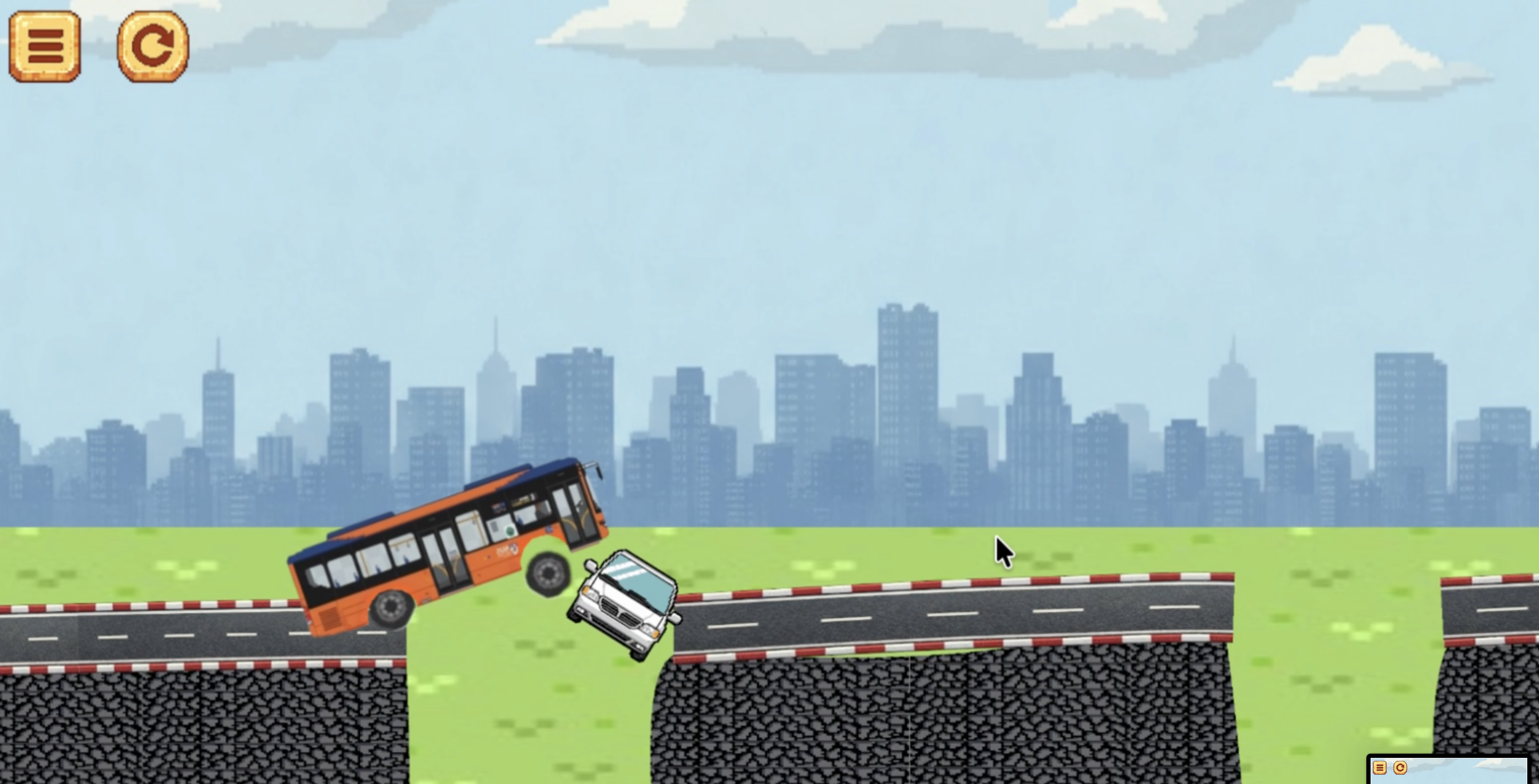Restart the level with the circular arrow
Image resolution: width=1539 pixels, height=784 pixels.
pyautogui.click(x=153, y=46)
